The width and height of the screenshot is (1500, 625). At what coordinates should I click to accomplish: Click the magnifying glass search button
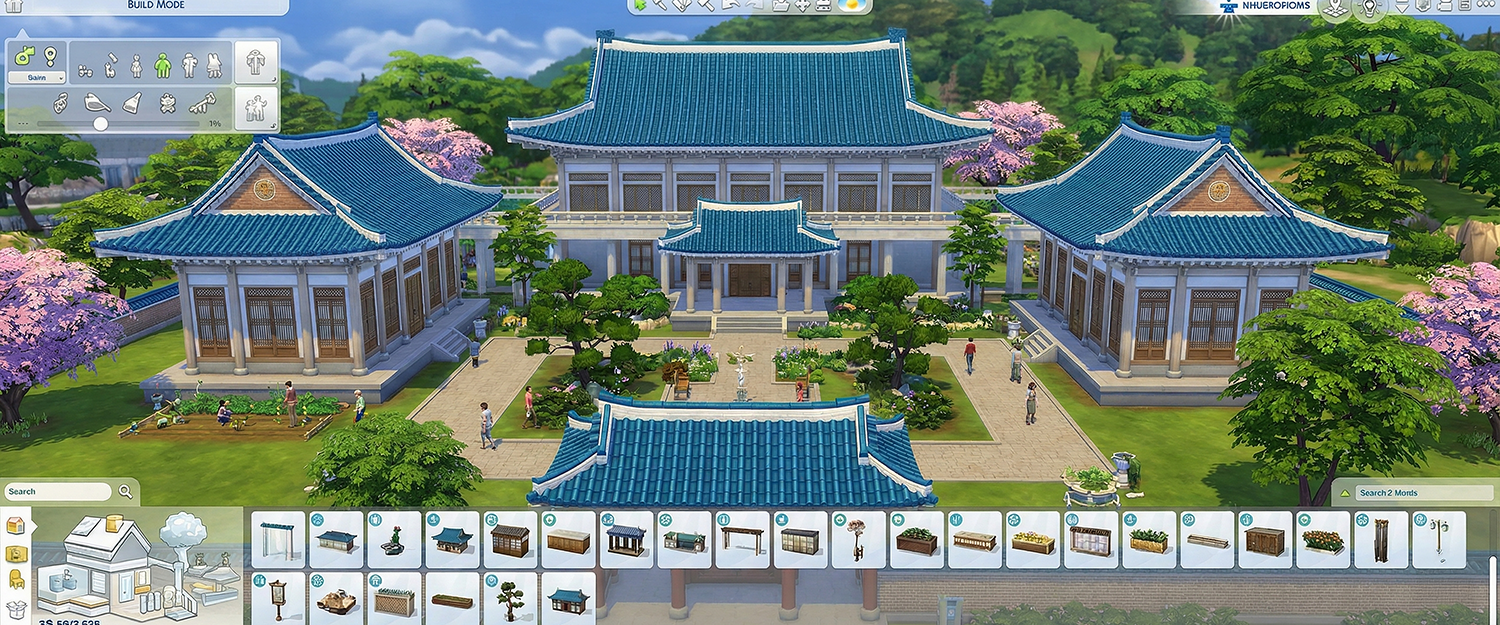(126, 492)
